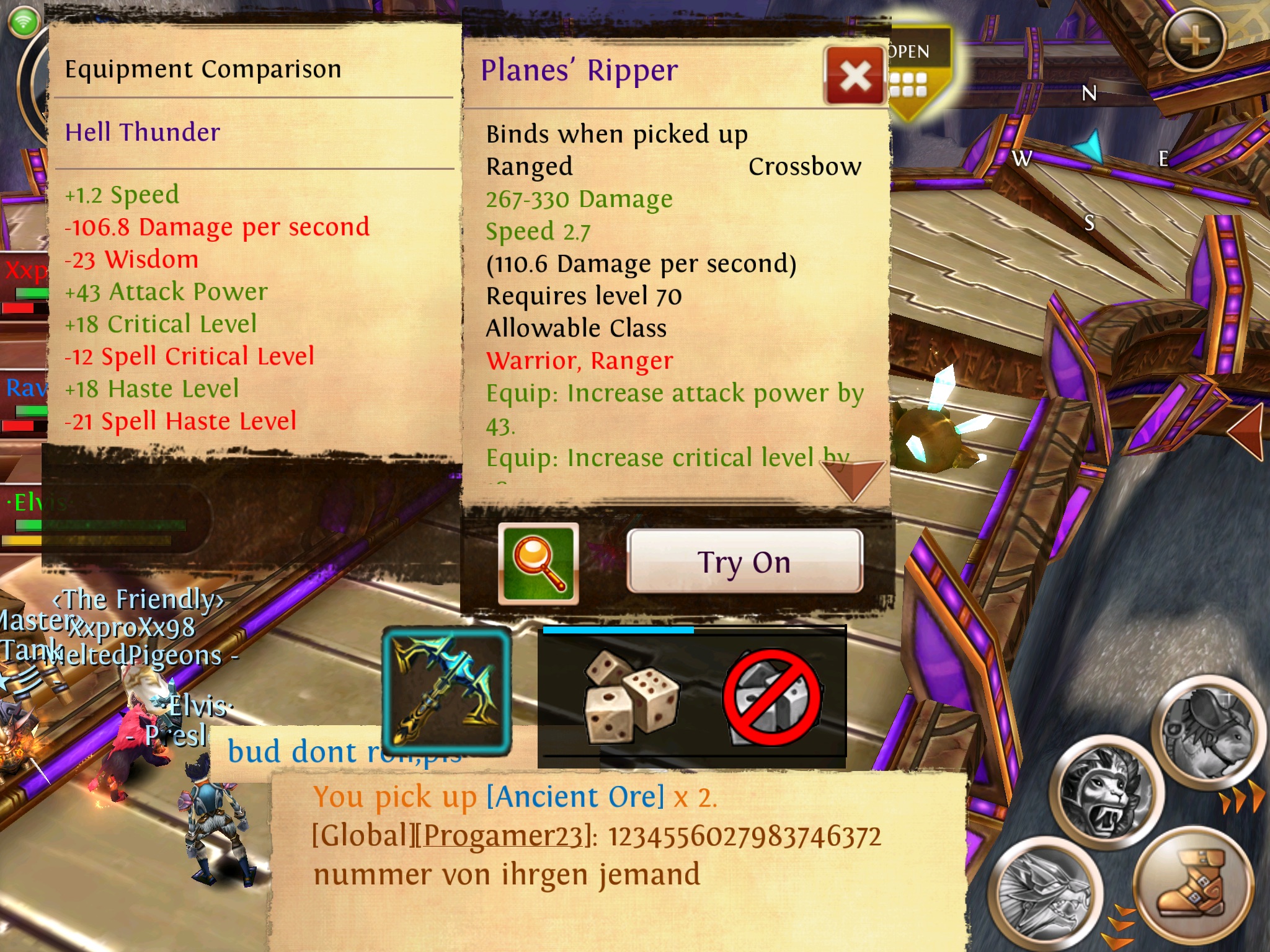
Task: Inspect item with the magnifying glass button
Action: pos(538,563)
